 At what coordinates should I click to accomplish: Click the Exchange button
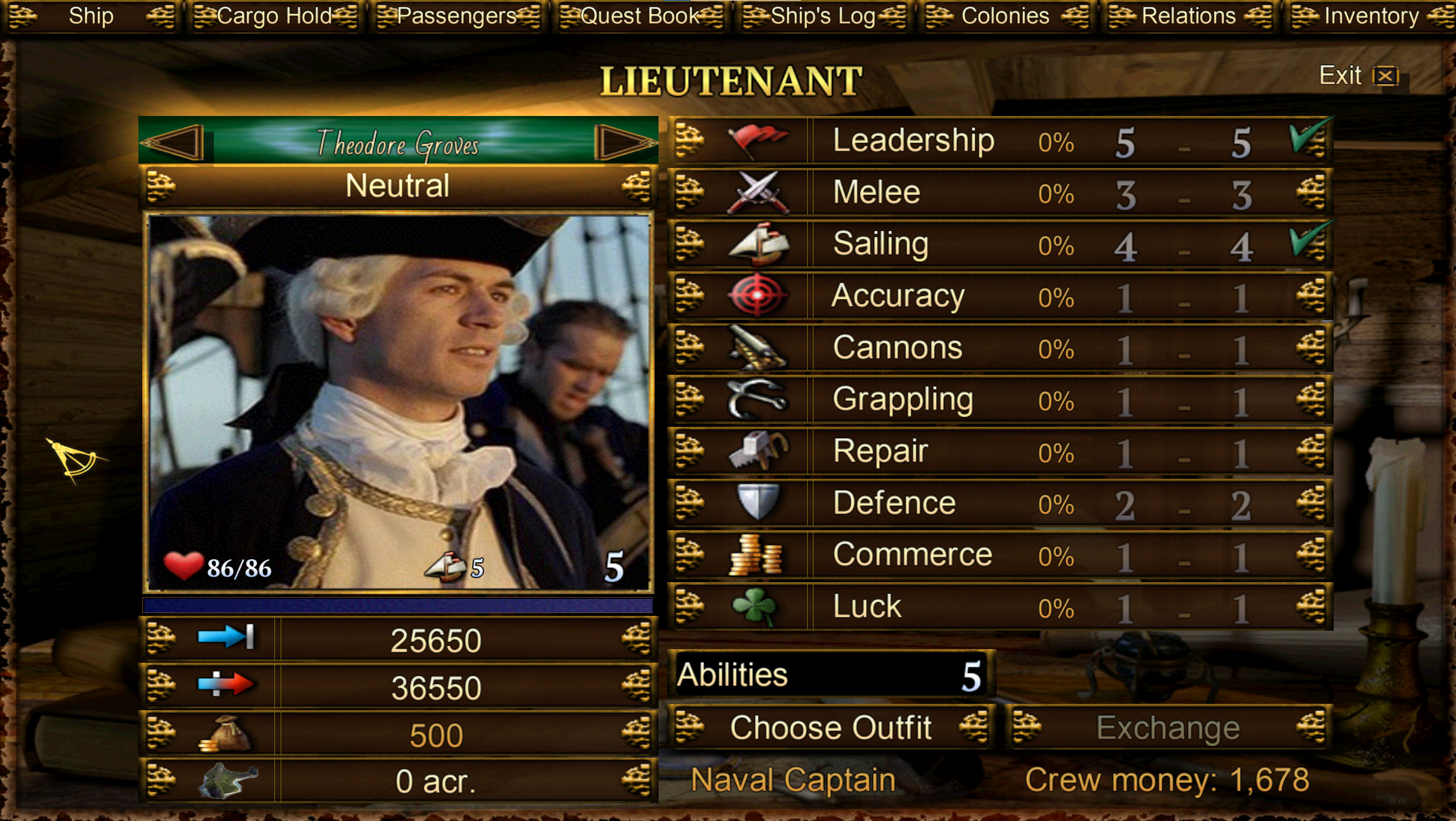click(x=1168, y=728)
